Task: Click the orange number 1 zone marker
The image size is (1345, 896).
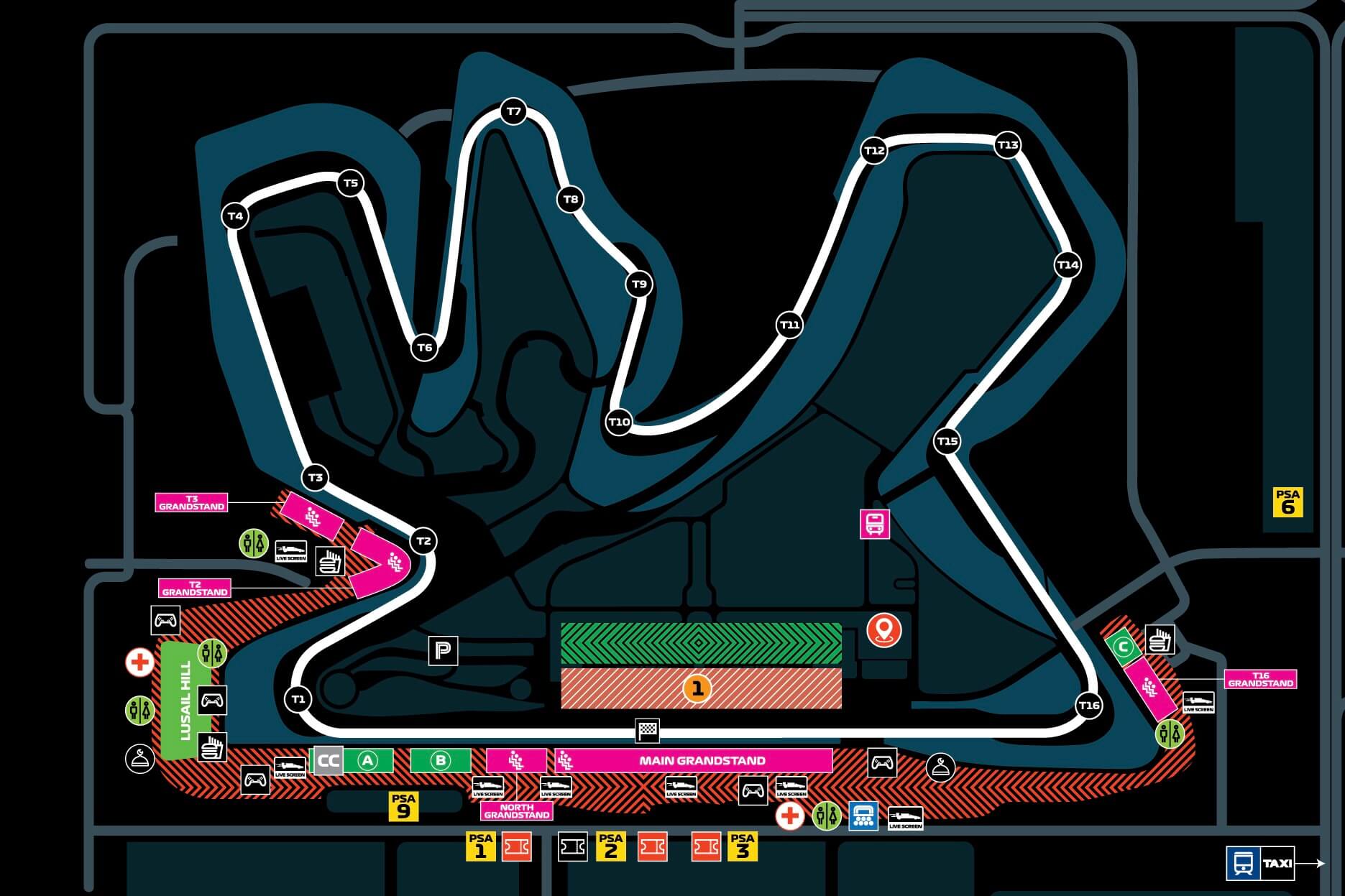Action: 697,688
